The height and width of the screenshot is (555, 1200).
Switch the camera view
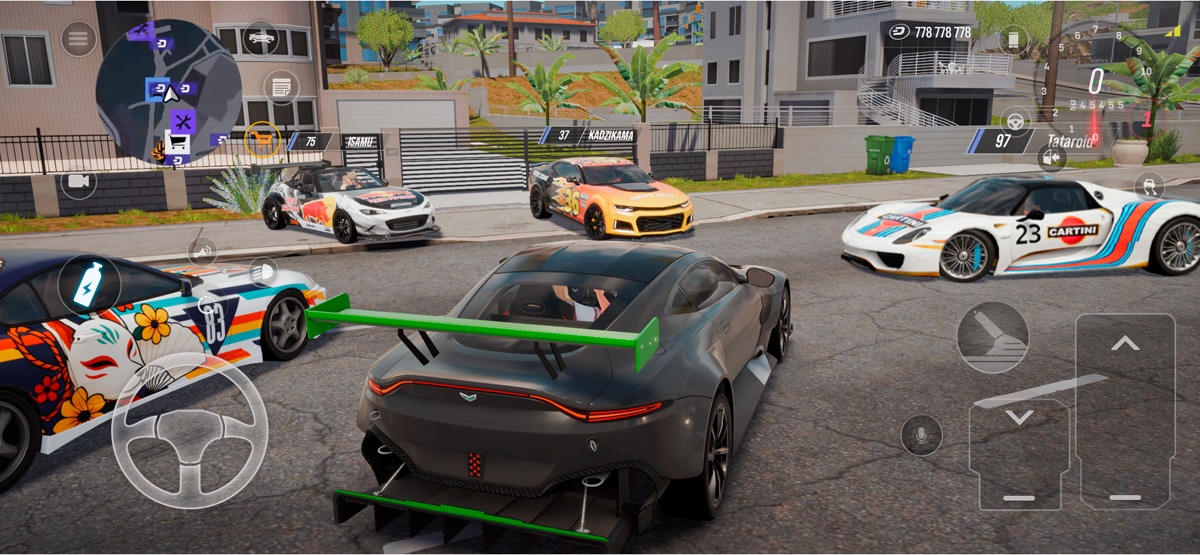78,182
